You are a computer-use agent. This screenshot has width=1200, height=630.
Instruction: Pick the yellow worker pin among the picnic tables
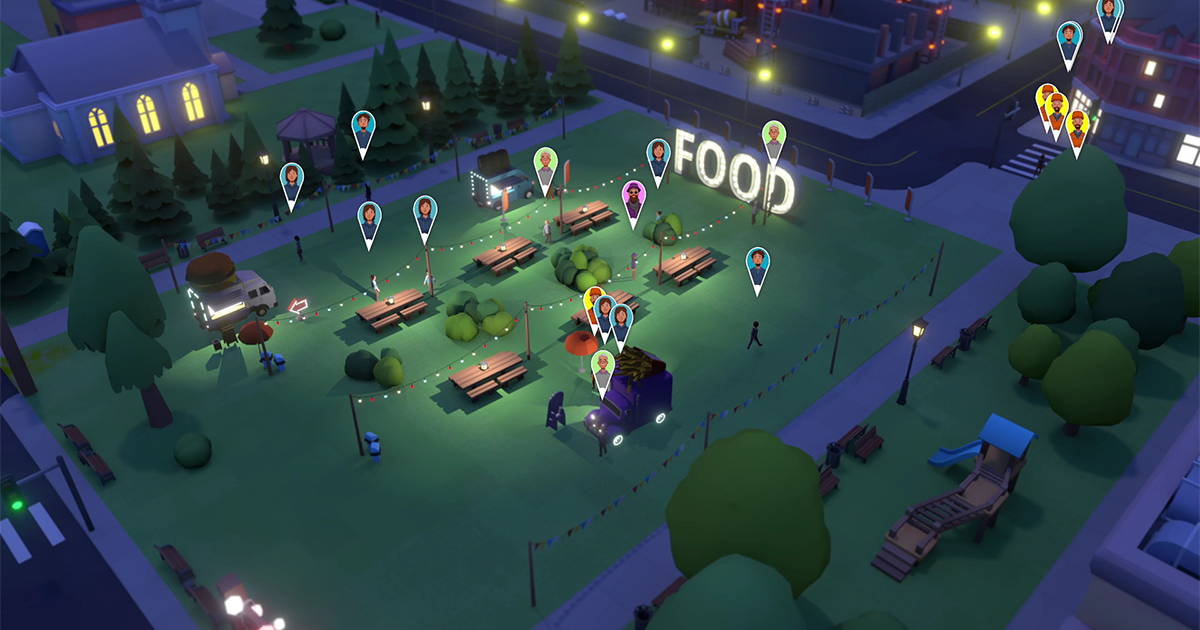[x=592, y=300]
